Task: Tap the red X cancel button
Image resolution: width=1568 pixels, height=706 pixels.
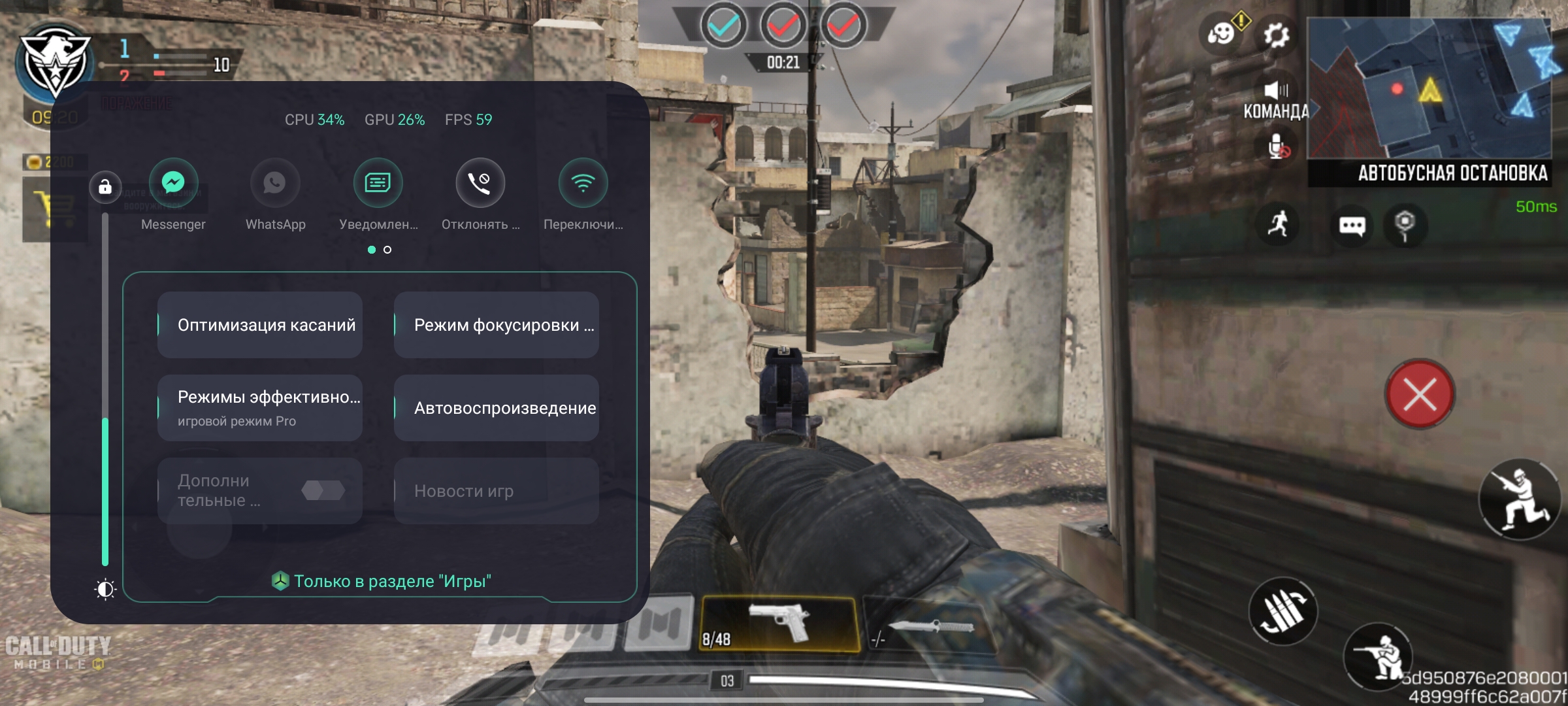Action: [x=1420, y=394]
